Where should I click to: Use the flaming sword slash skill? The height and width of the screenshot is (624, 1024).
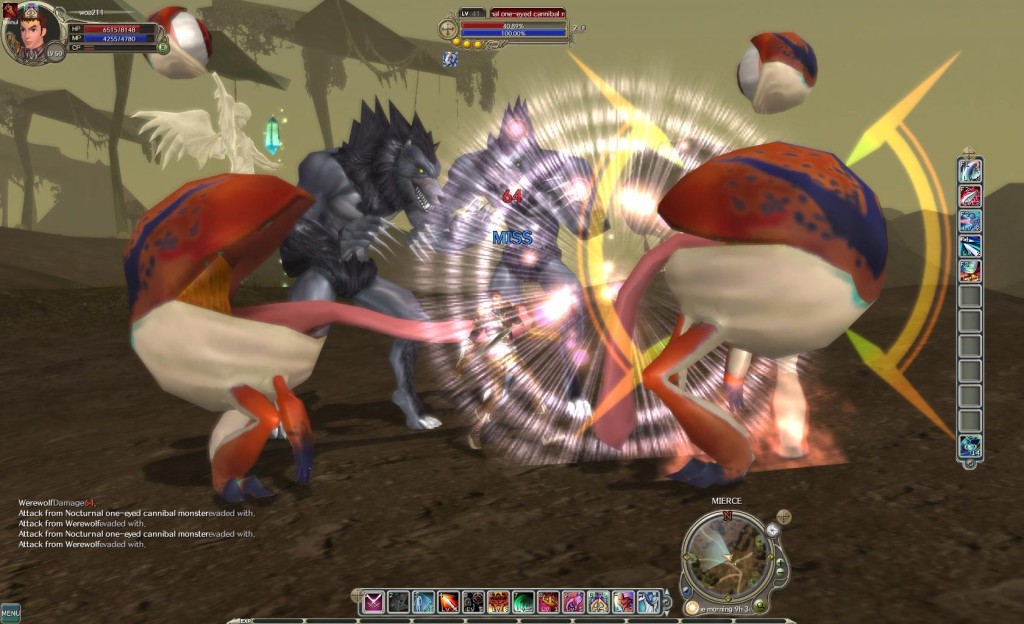pos(448,601)
